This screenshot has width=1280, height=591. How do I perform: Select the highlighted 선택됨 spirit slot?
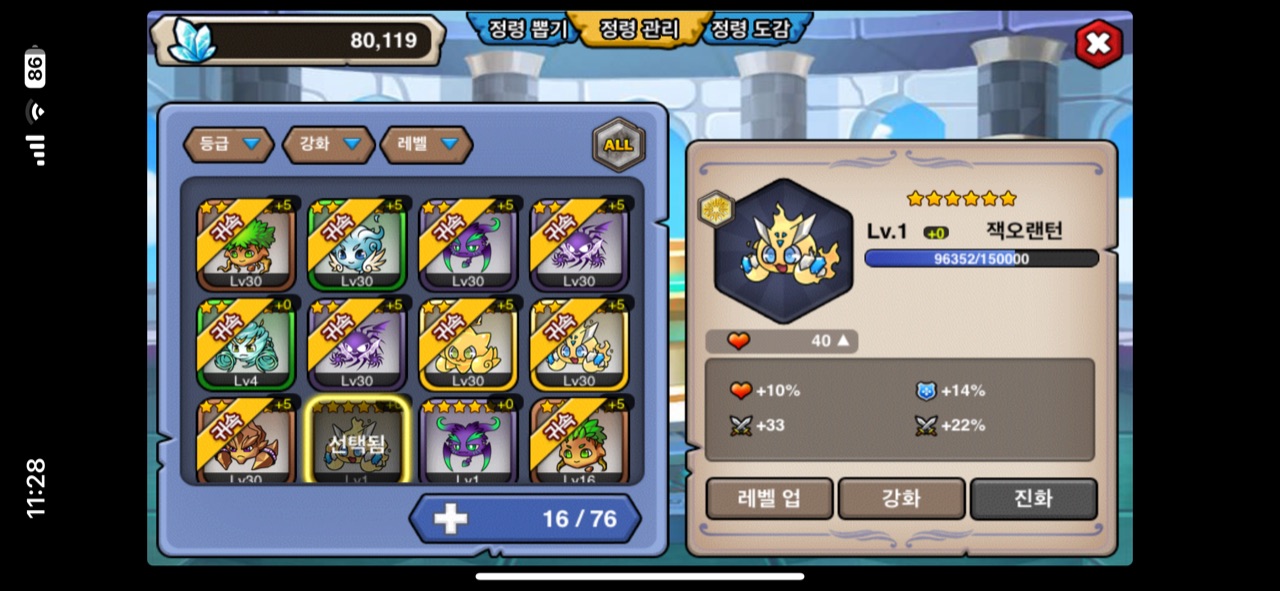pos(357,442)
